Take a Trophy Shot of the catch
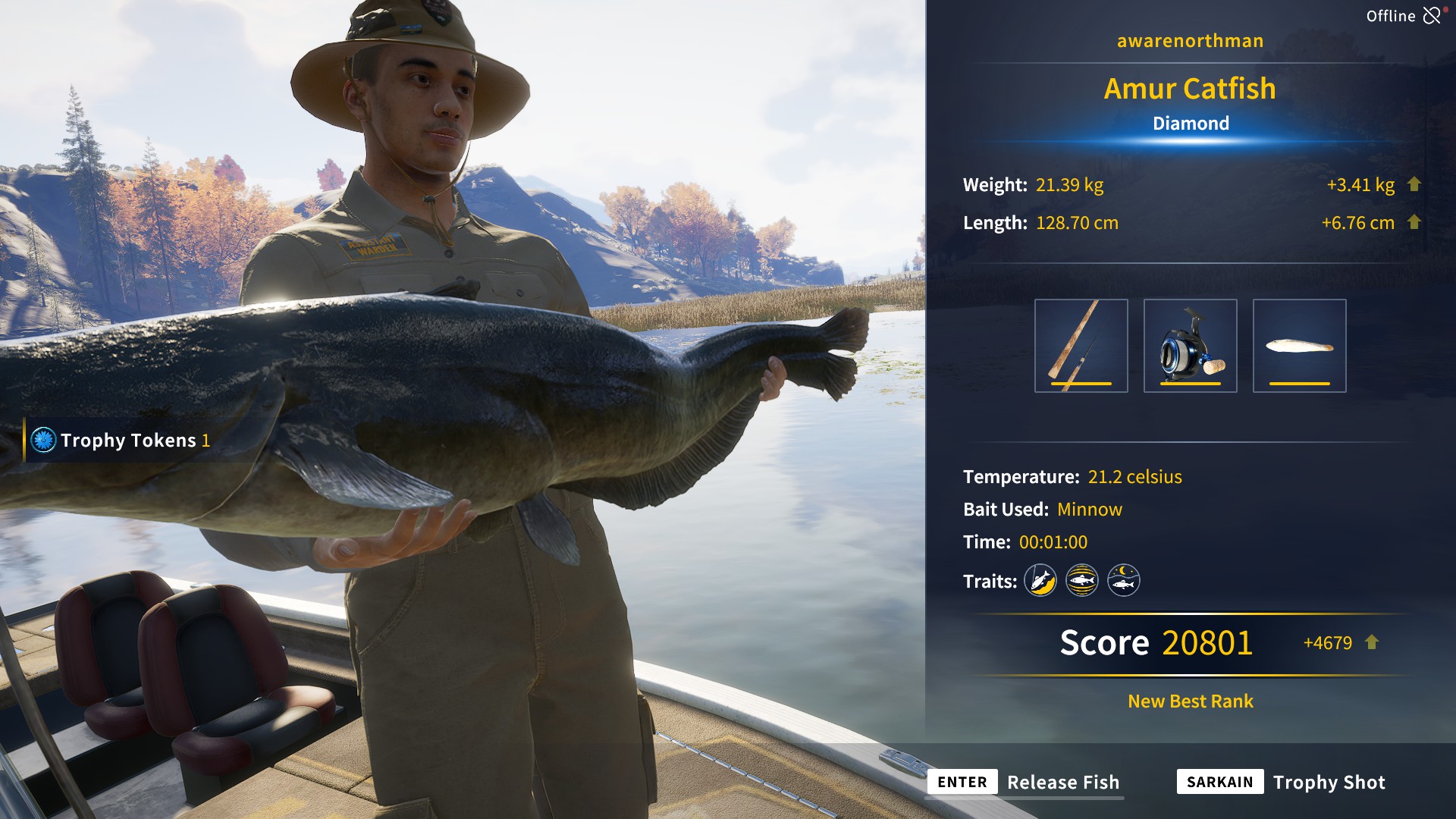This screenshot has height=819, width=1456. (1329, 782)
